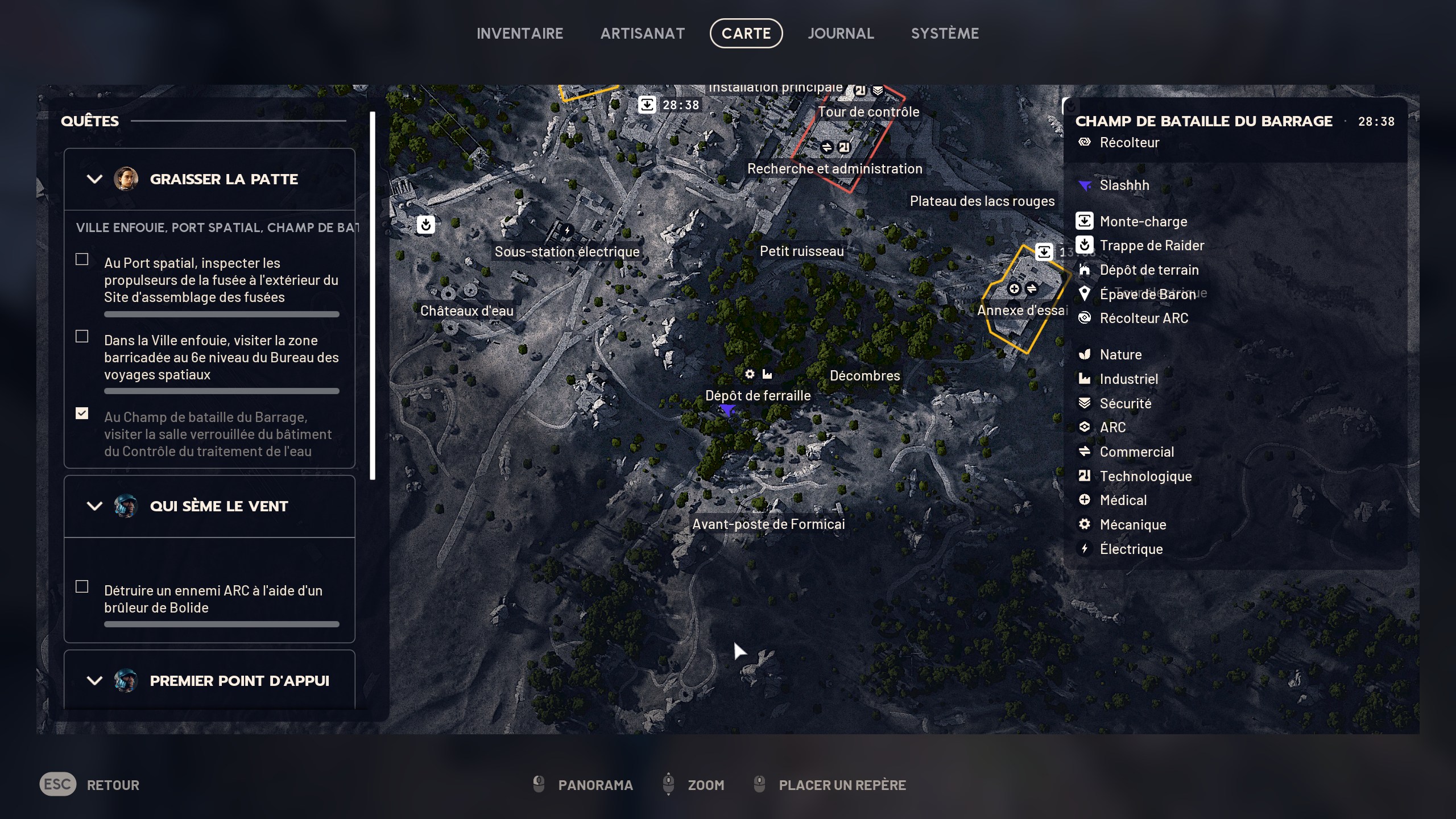Click the RETOUR button
1456x819 pixels.
[113, 785]
